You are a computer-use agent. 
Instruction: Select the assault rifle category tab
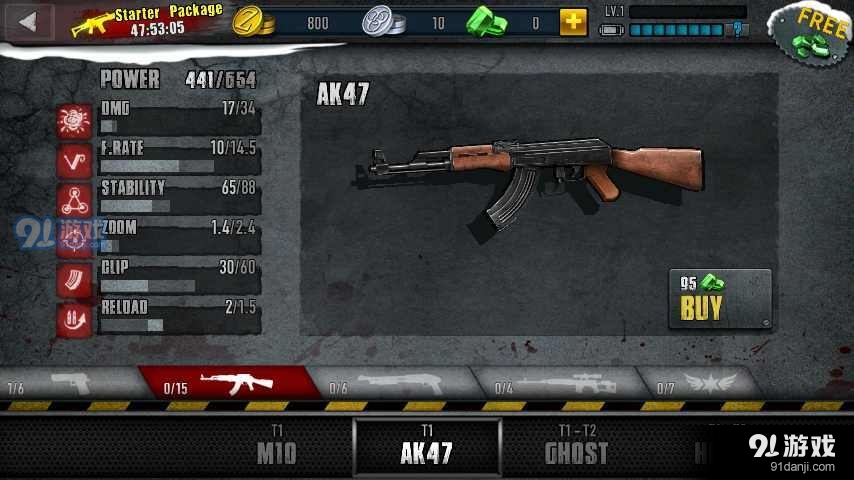pyautogui.click(x=230, y=383)
